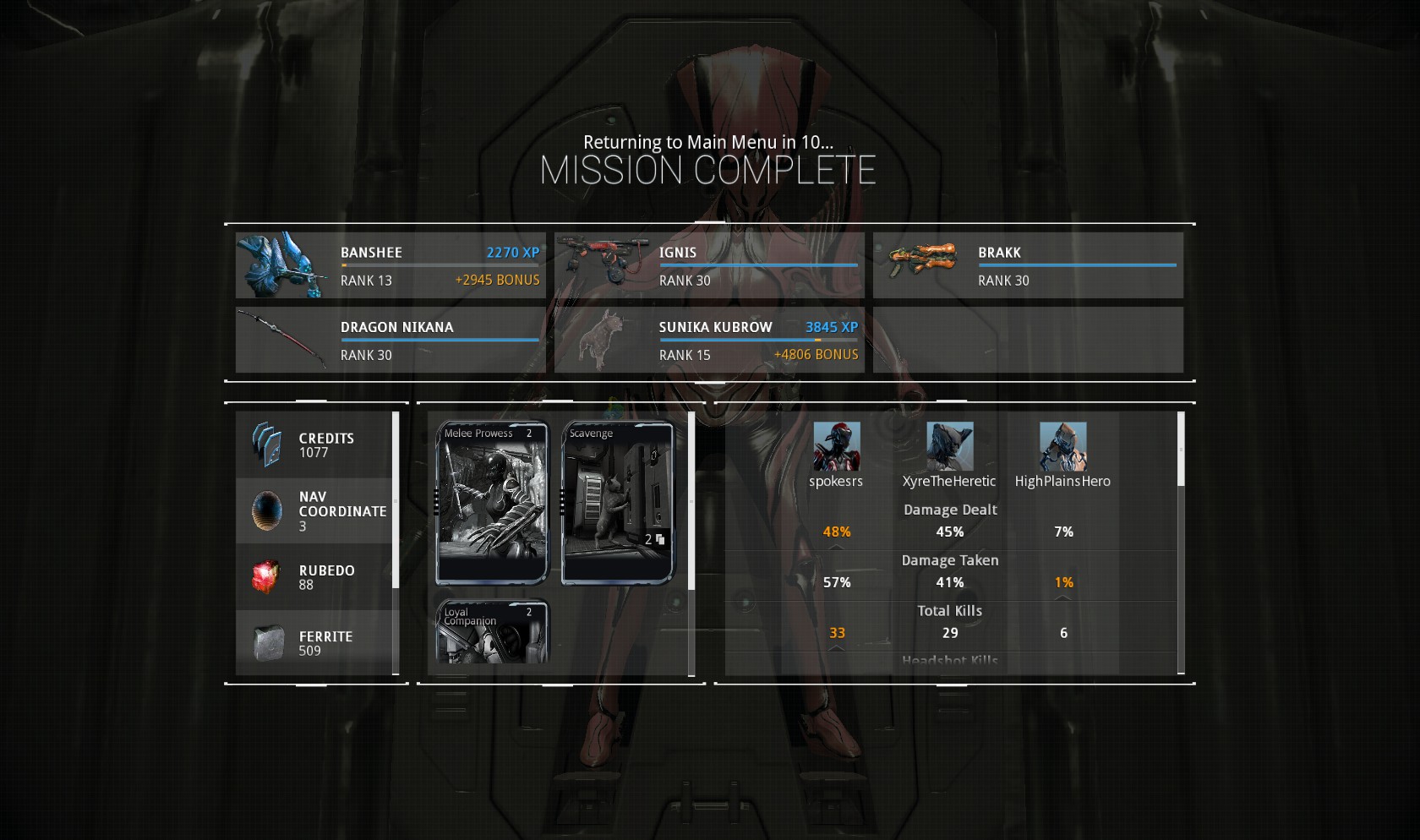
Task: Select the Loyal Companion mod card
Action: coord(492,632)
